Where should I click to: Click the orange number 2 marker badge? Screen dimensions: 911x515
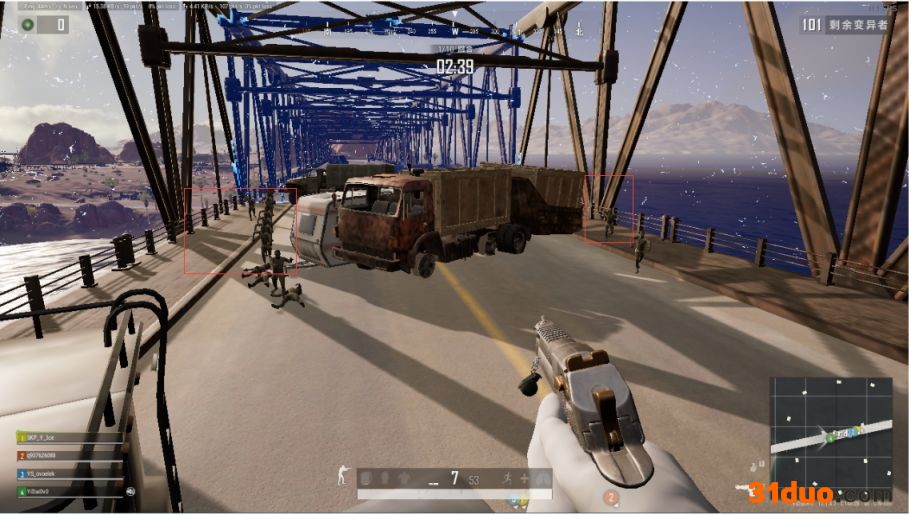[610, 496]
